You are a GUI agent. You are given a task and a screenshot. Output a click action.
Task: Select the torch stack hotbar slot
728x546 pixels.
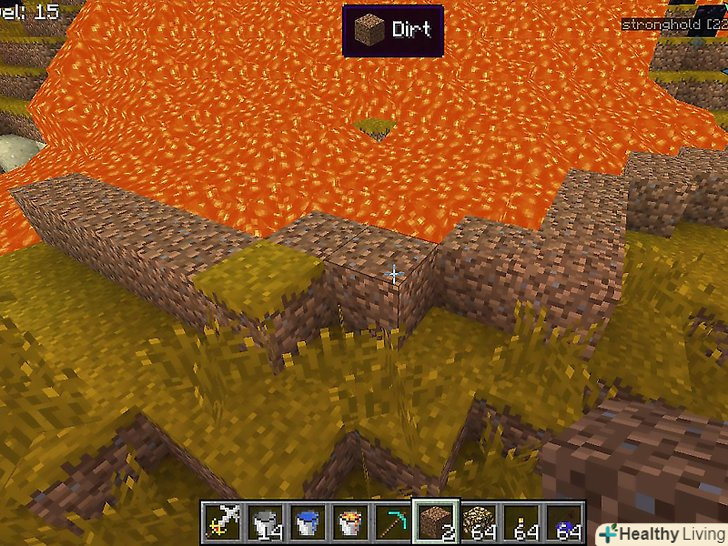[522, 521]
